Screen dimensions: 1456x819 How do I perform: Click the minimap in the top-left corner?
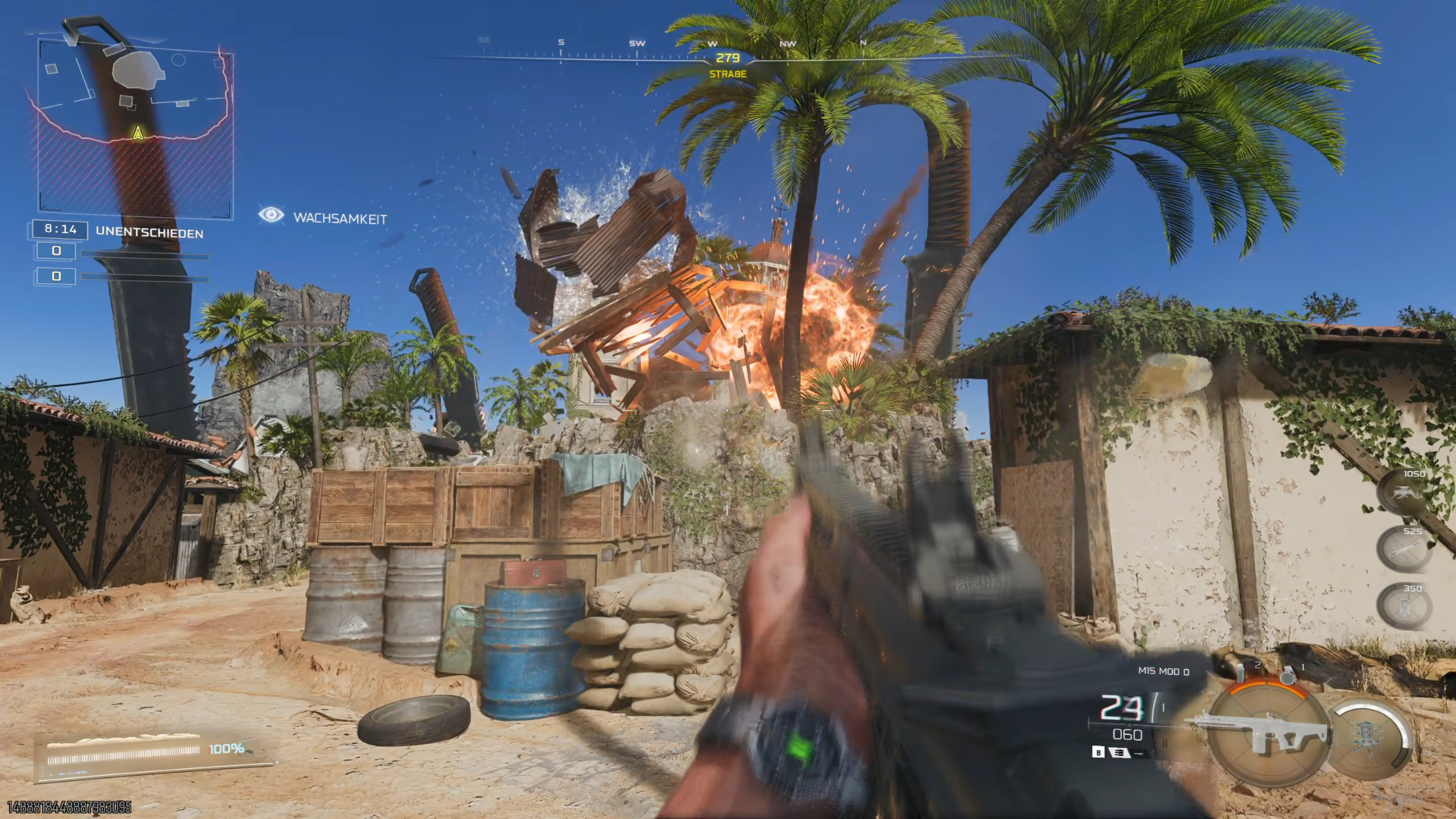[x=135, y=125]
